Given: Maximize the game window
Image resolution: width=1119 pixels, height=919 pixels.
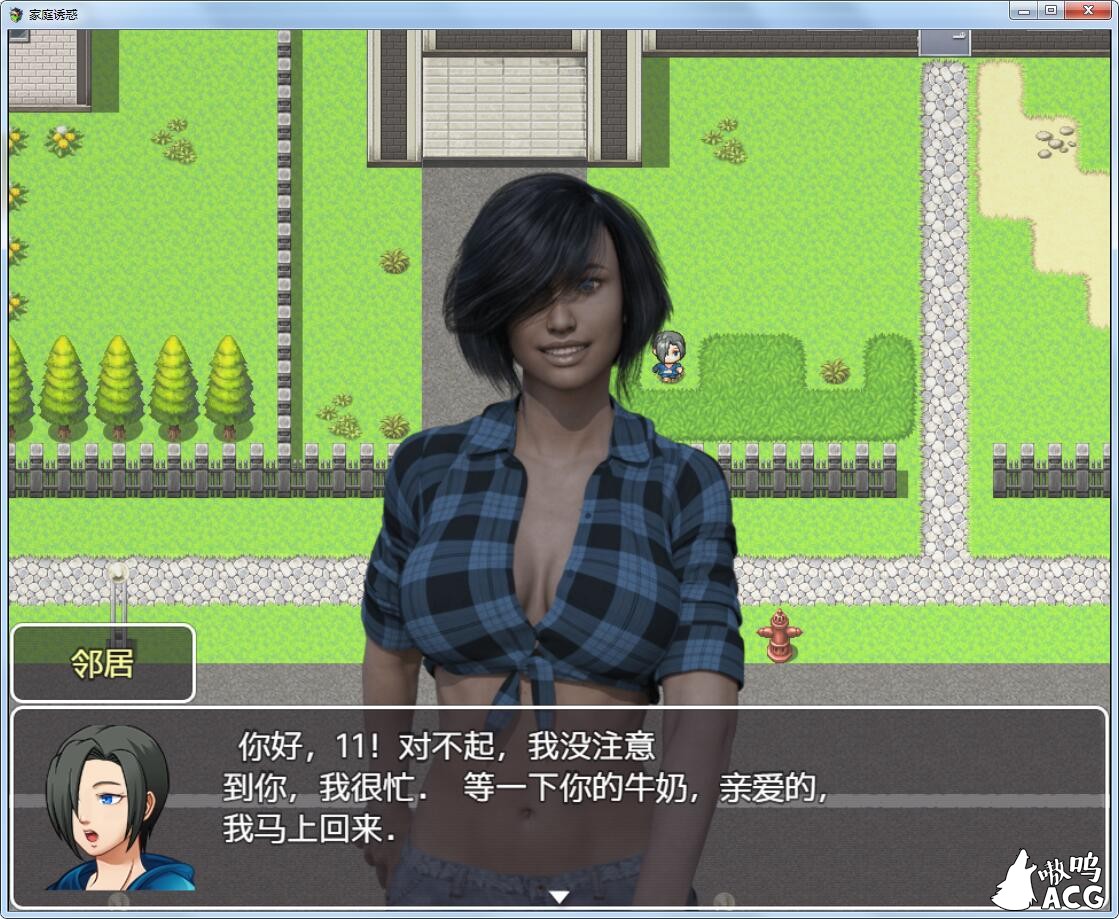Looking at the screenshot, I should click(x=1050, y=10).
